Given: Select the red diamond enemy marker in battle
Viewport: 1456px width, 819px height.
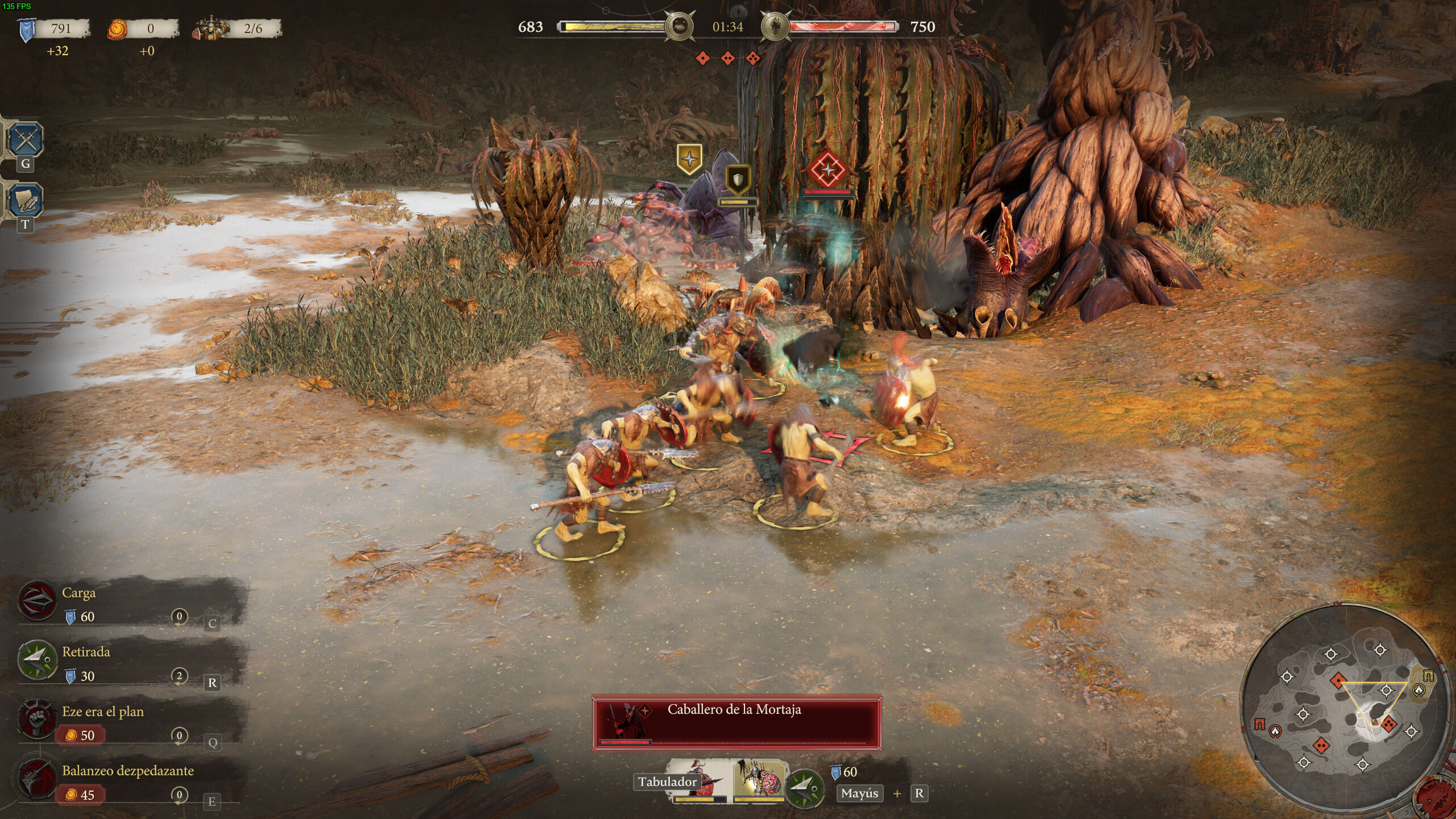Looking at the screenshot, I should click(x=828, y=170).
